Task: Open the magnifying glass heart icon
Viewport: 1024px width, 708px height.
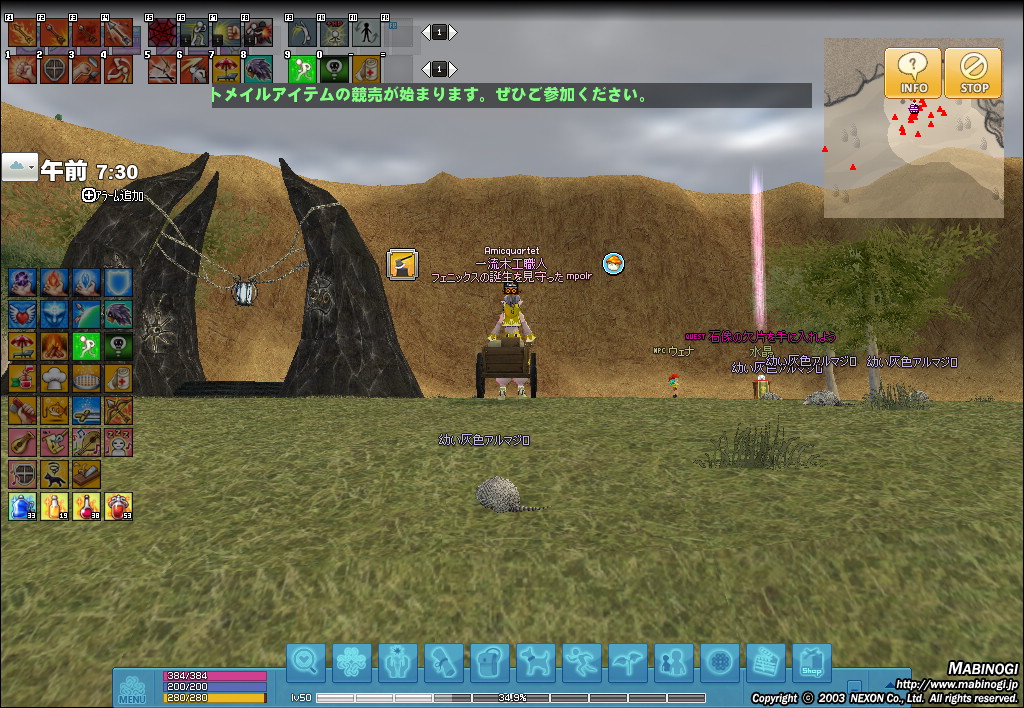Action: tap(306, 663)
